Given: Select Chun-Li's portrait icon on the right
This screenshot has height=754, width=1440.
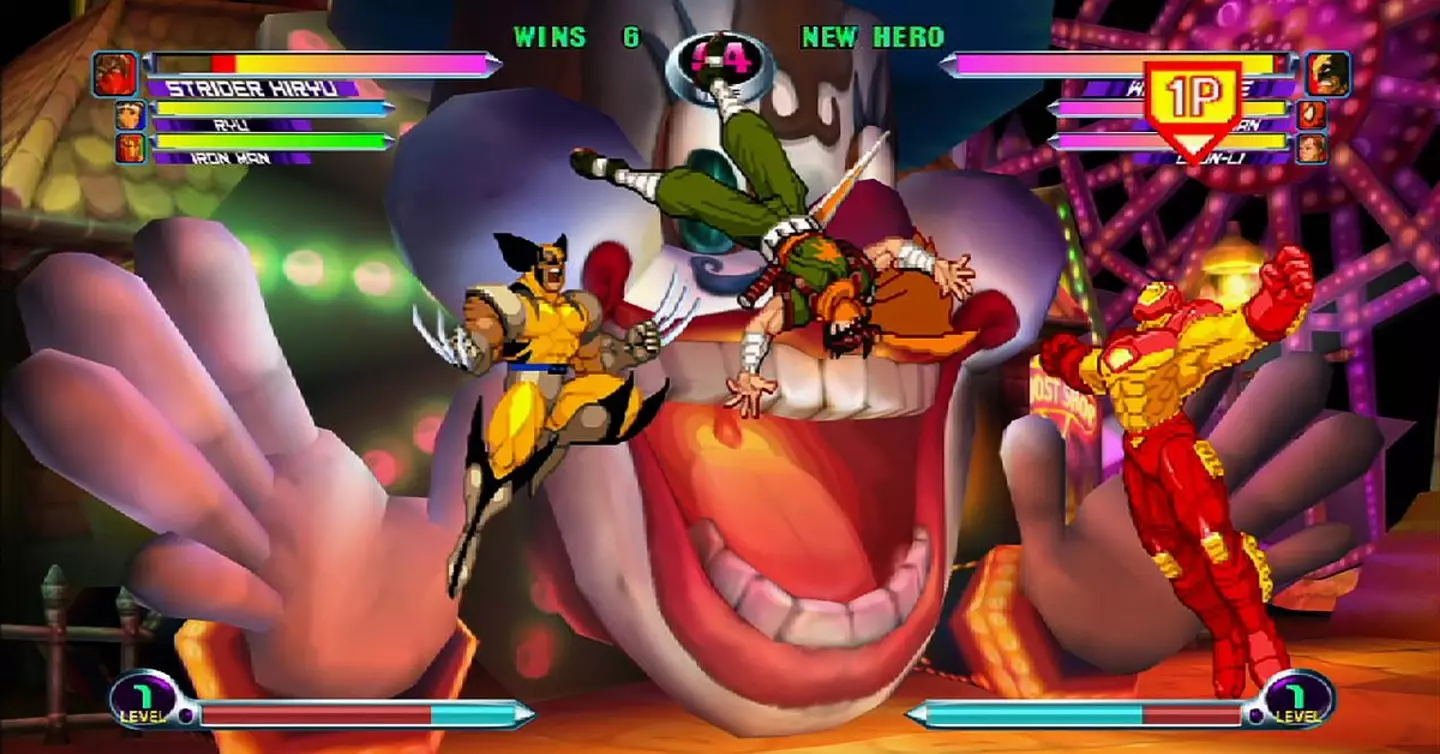Looking at the screenshot, I should tap(1311, 149).
